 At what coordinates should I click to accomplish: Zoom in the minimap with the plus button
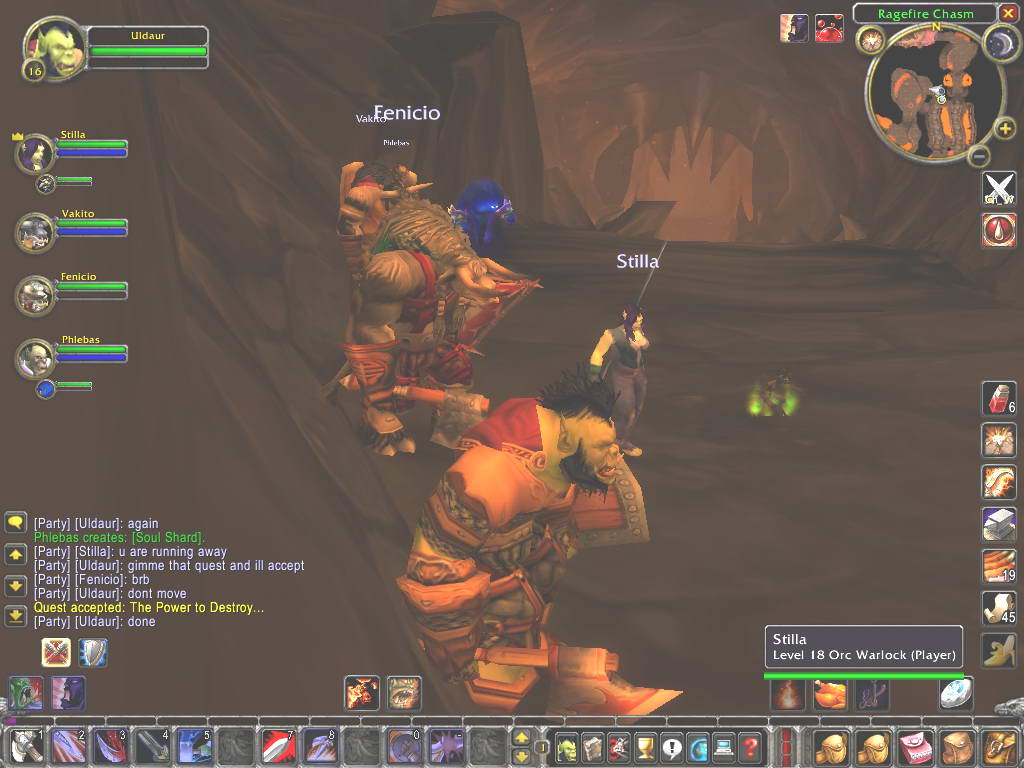1005,129
